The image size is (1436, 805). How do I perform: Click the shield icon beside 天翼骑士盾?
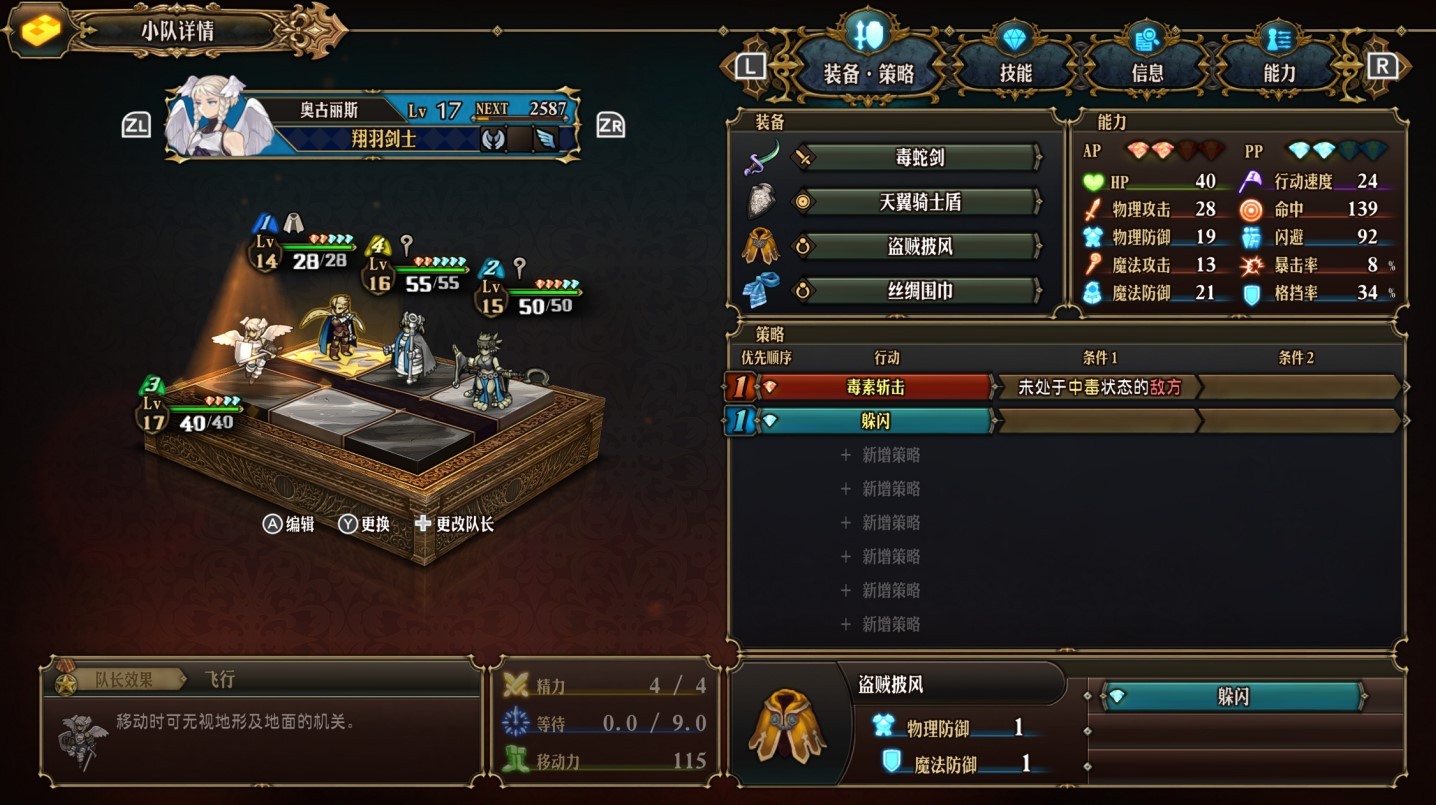[762, 200]
